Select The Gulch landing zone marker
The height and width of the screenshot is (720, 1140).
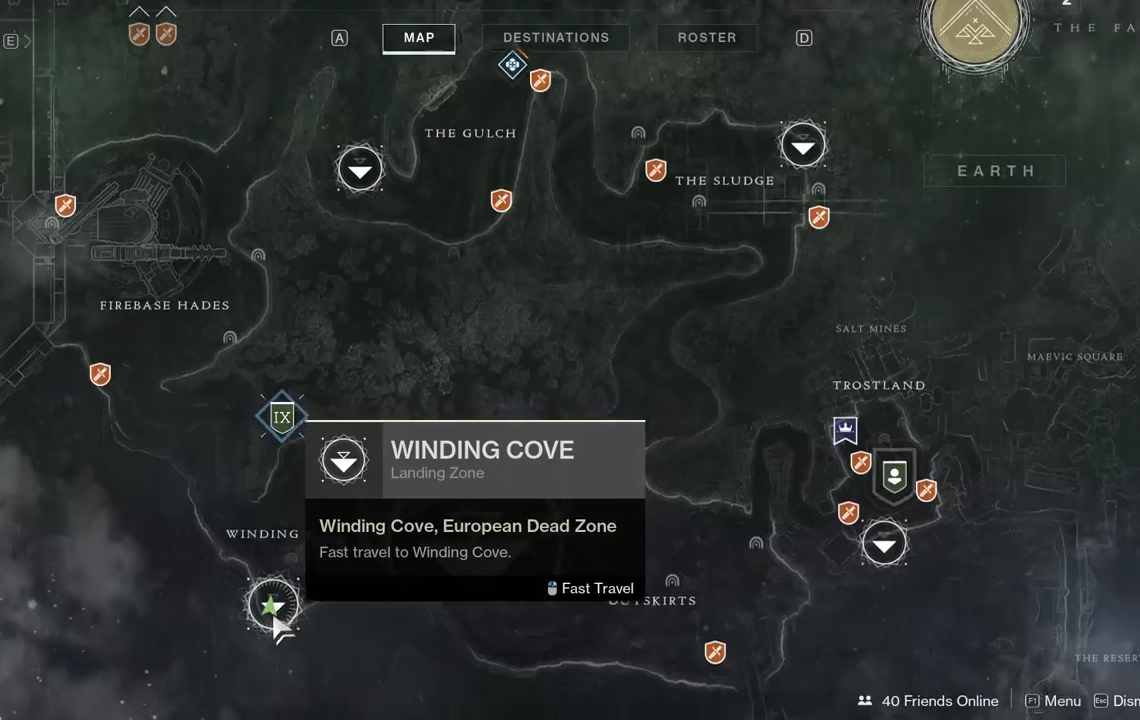360,169
